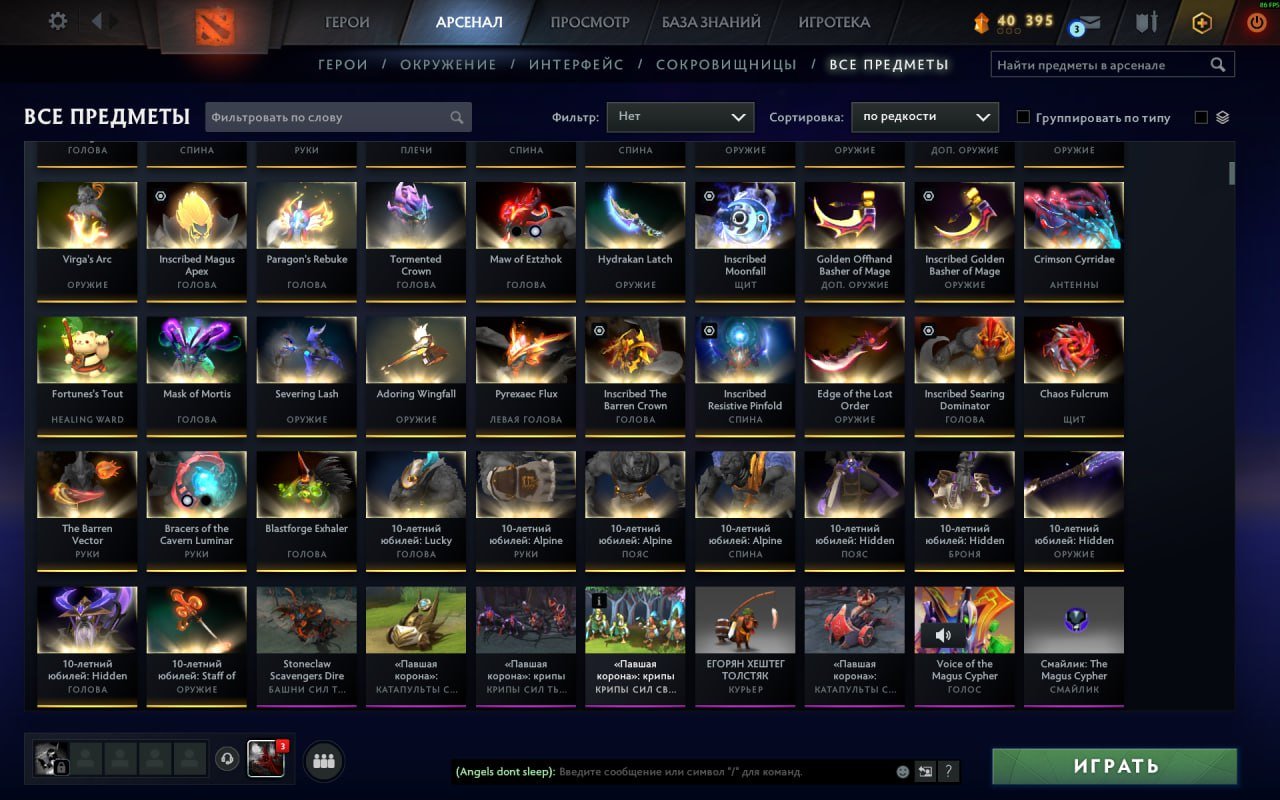Switch to the ГЕРОИ tab
This screenshot has height=800, width=1280.
346,20
